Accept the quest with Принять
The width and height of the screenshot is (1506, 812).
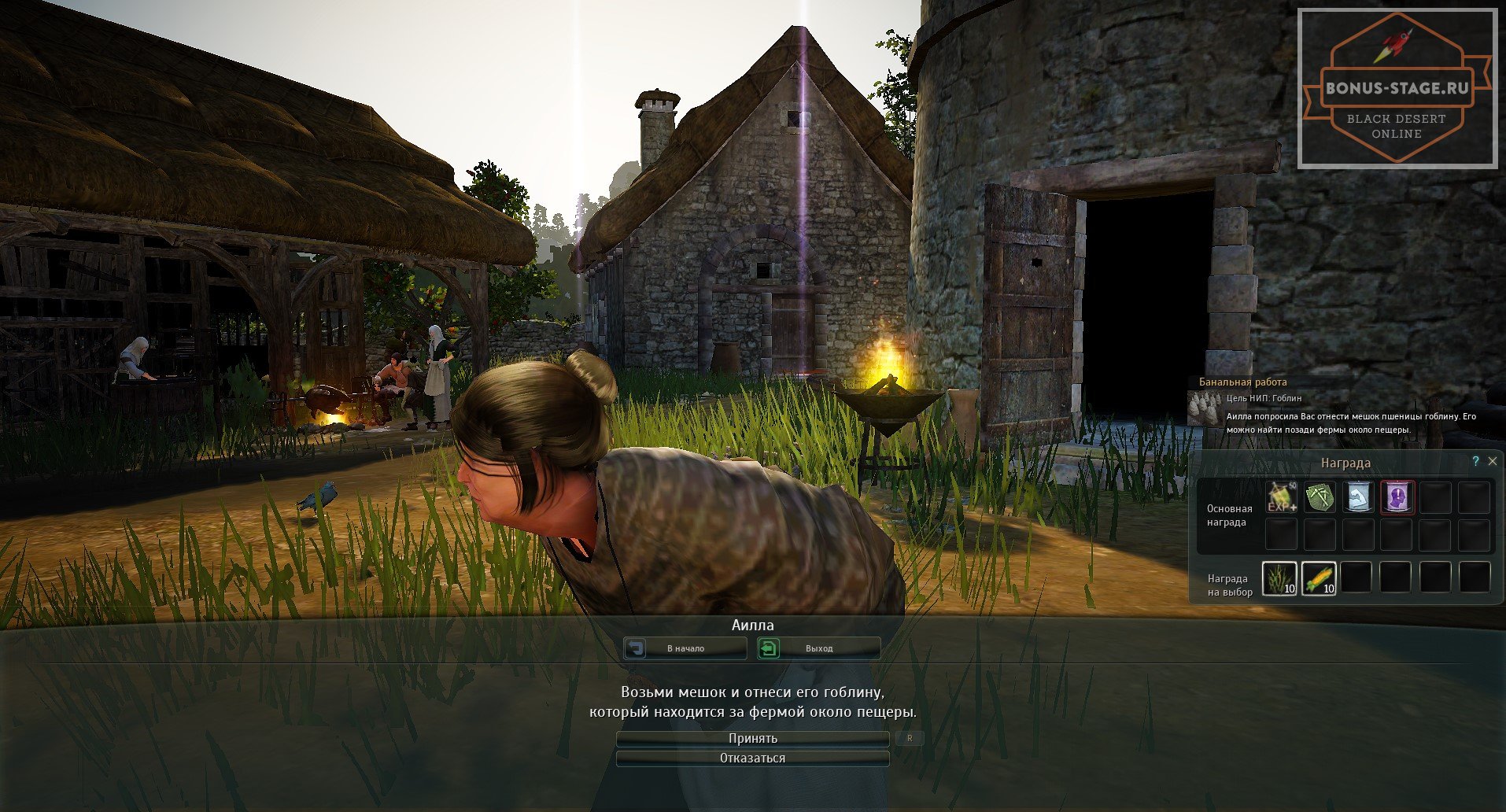point(752,739)
